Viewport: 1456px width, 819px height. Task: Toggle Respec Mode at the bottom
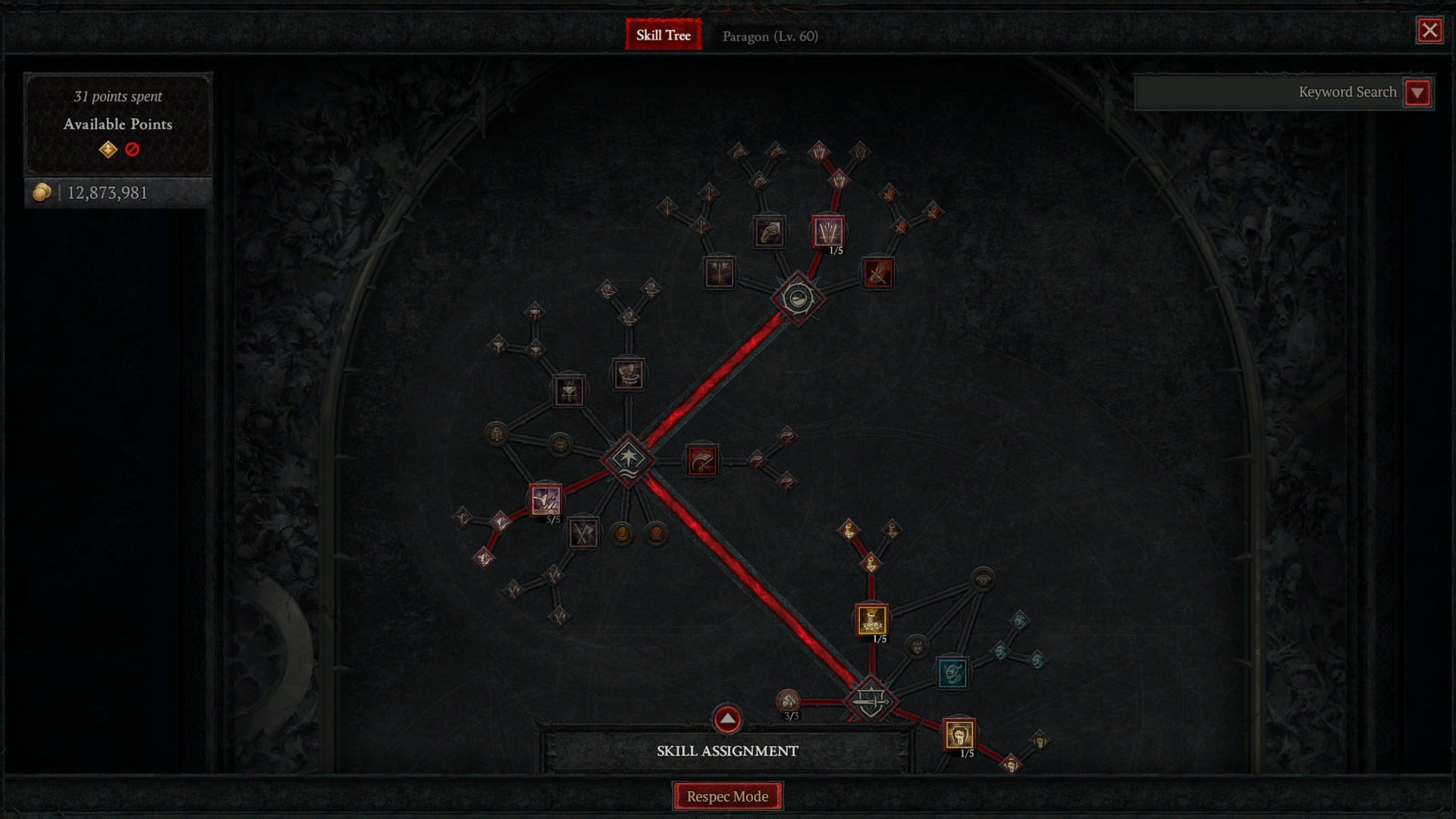[x=728, y=796]
